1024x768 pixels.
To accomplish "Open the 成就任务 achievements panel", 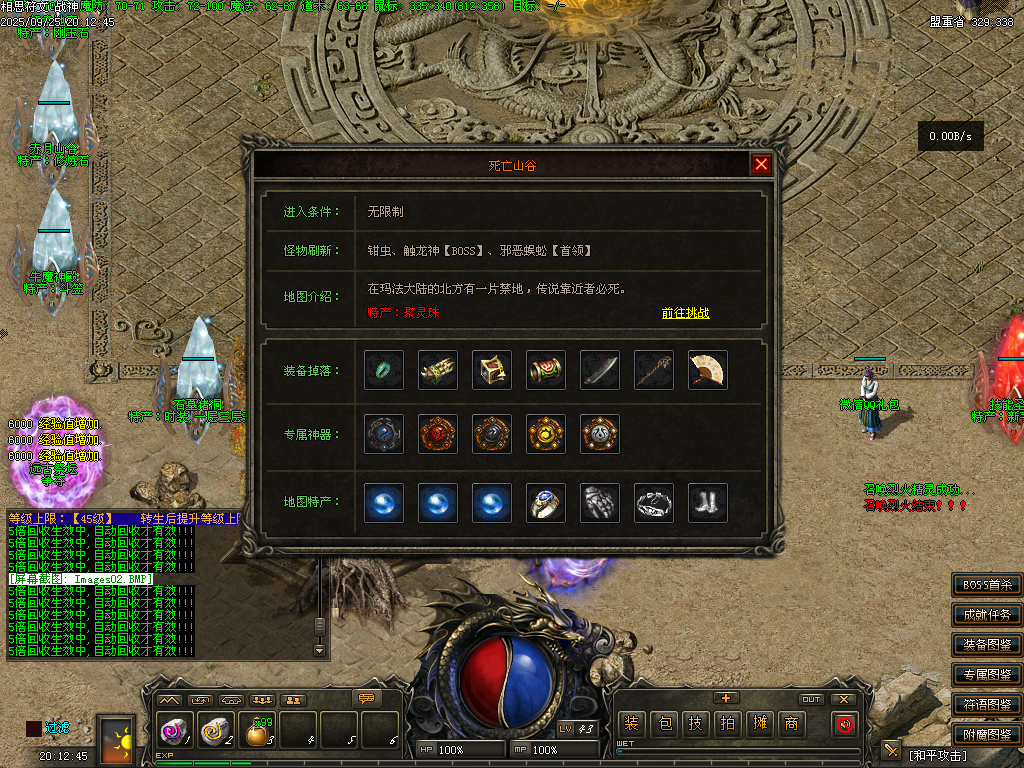I will click(986, 614).
